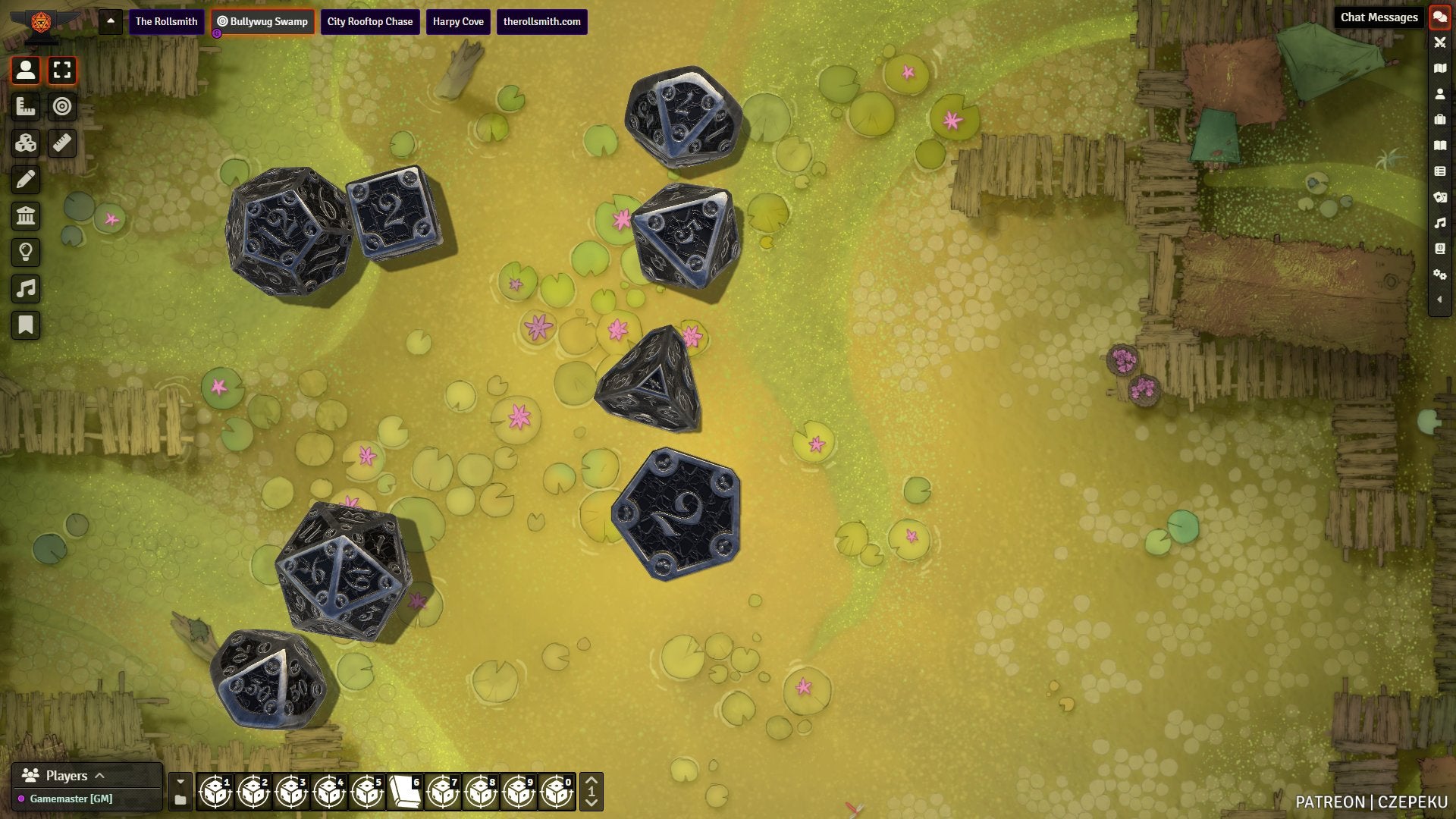Open the lighting controls lightbulb tool

[26, 253]
